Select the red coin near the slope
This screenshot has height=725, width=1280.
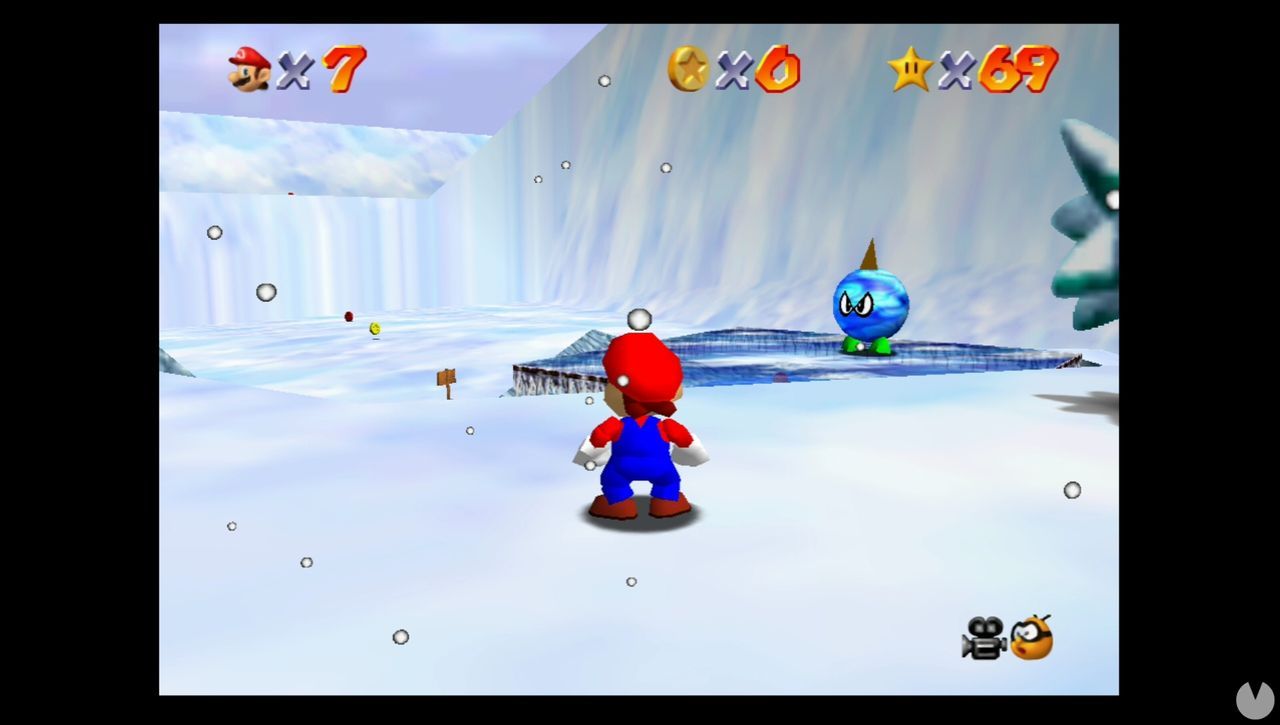[347, 316]
